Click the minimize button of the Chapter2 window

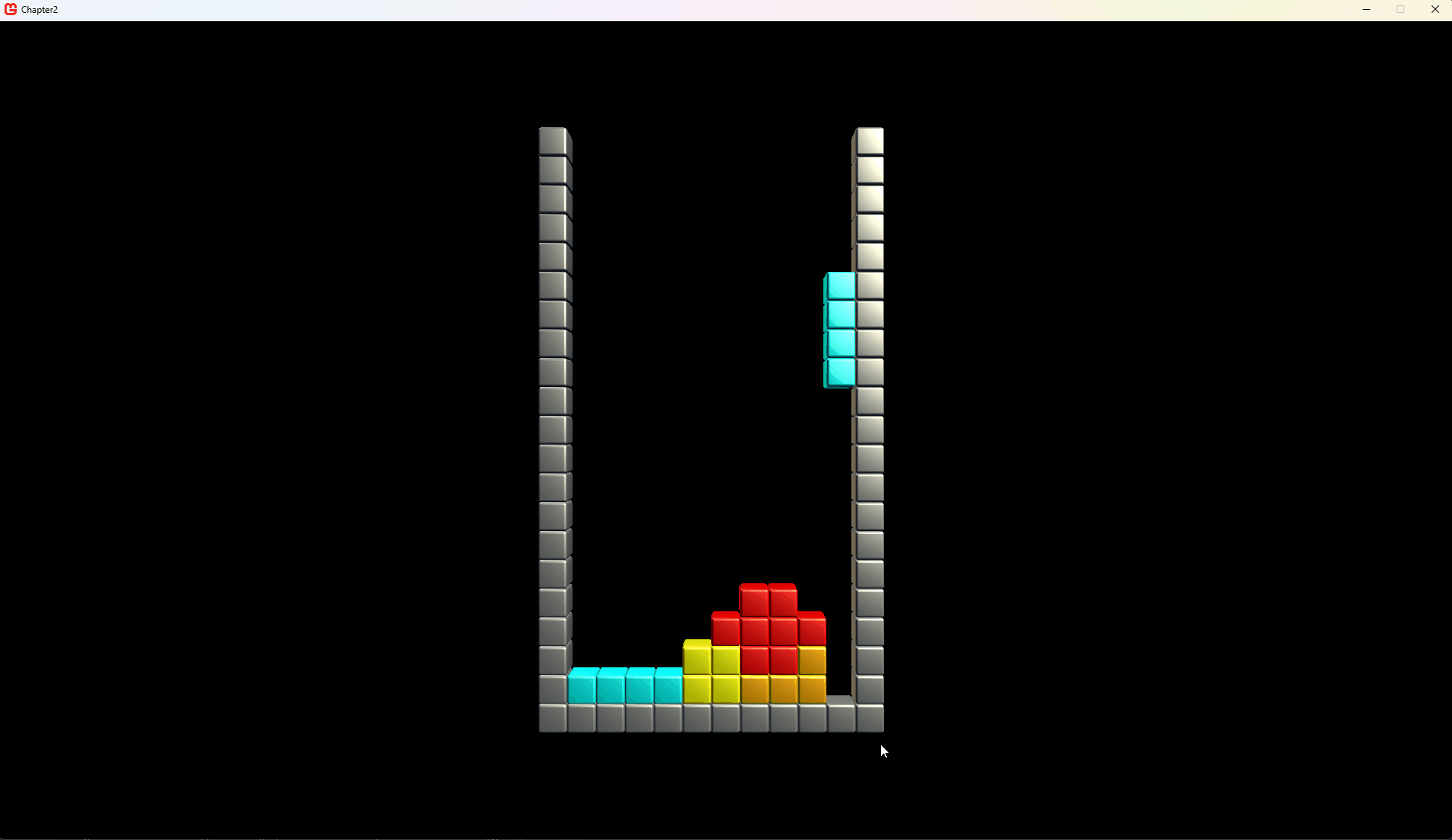(x=1366, y=9)
